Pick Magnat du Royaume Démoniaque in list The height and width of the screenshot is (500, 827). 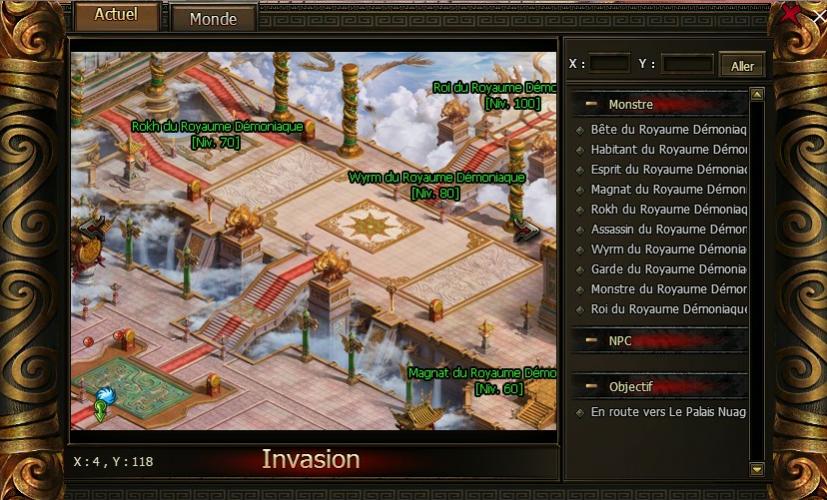tap(668, 190)
